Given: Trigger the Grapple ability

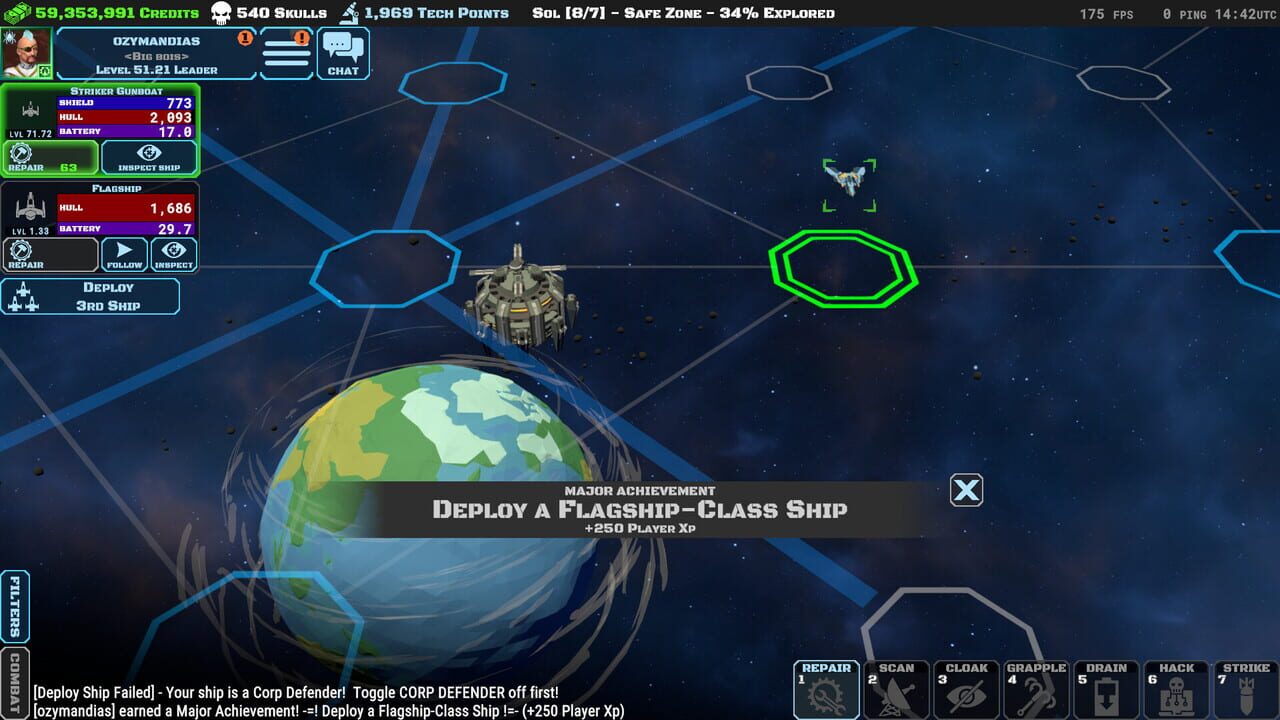Looking at the screenshot, I should coord(1036,688).
